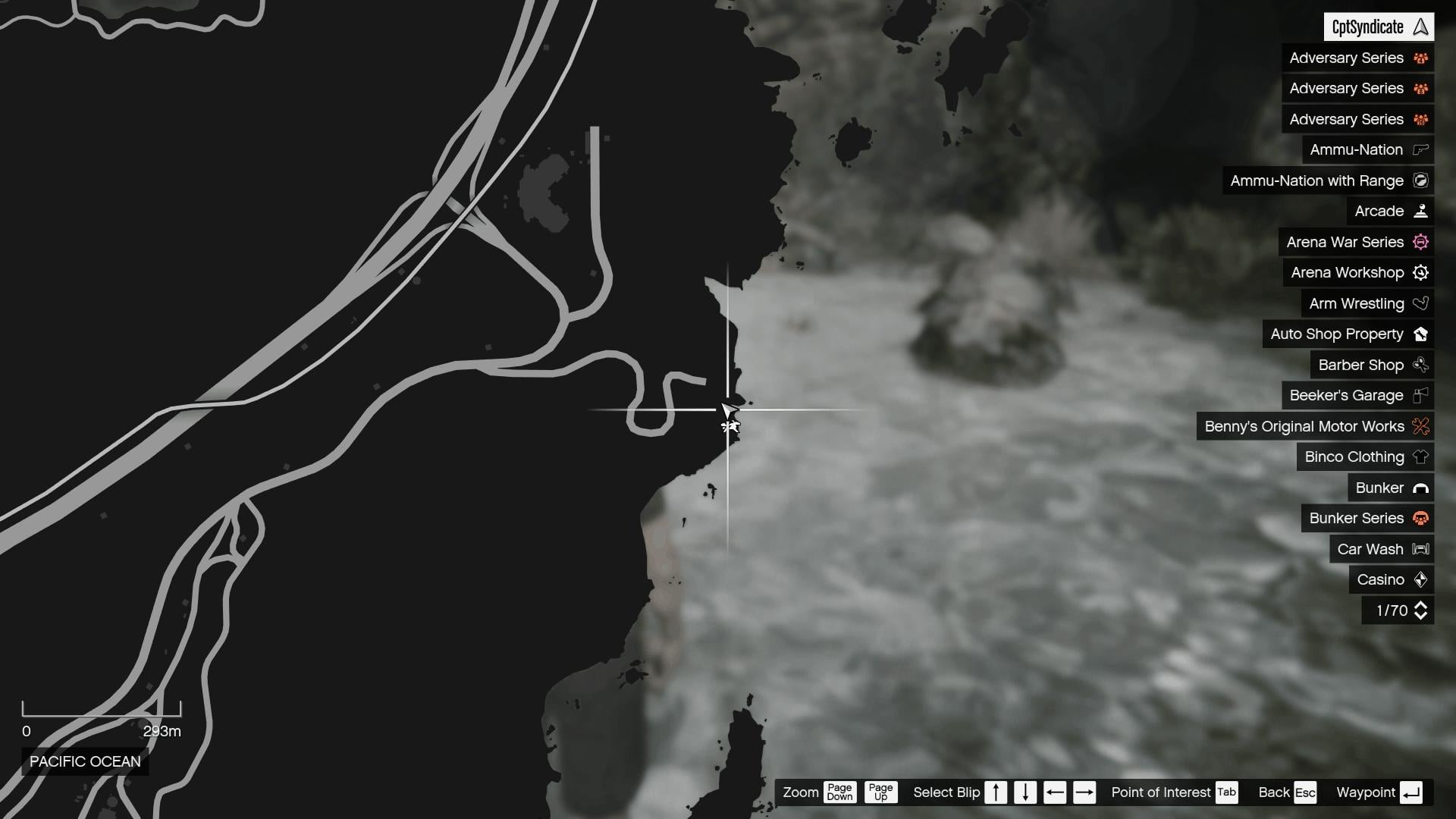
Task: Open the Point of Interest option
Action: (1162, 792)
